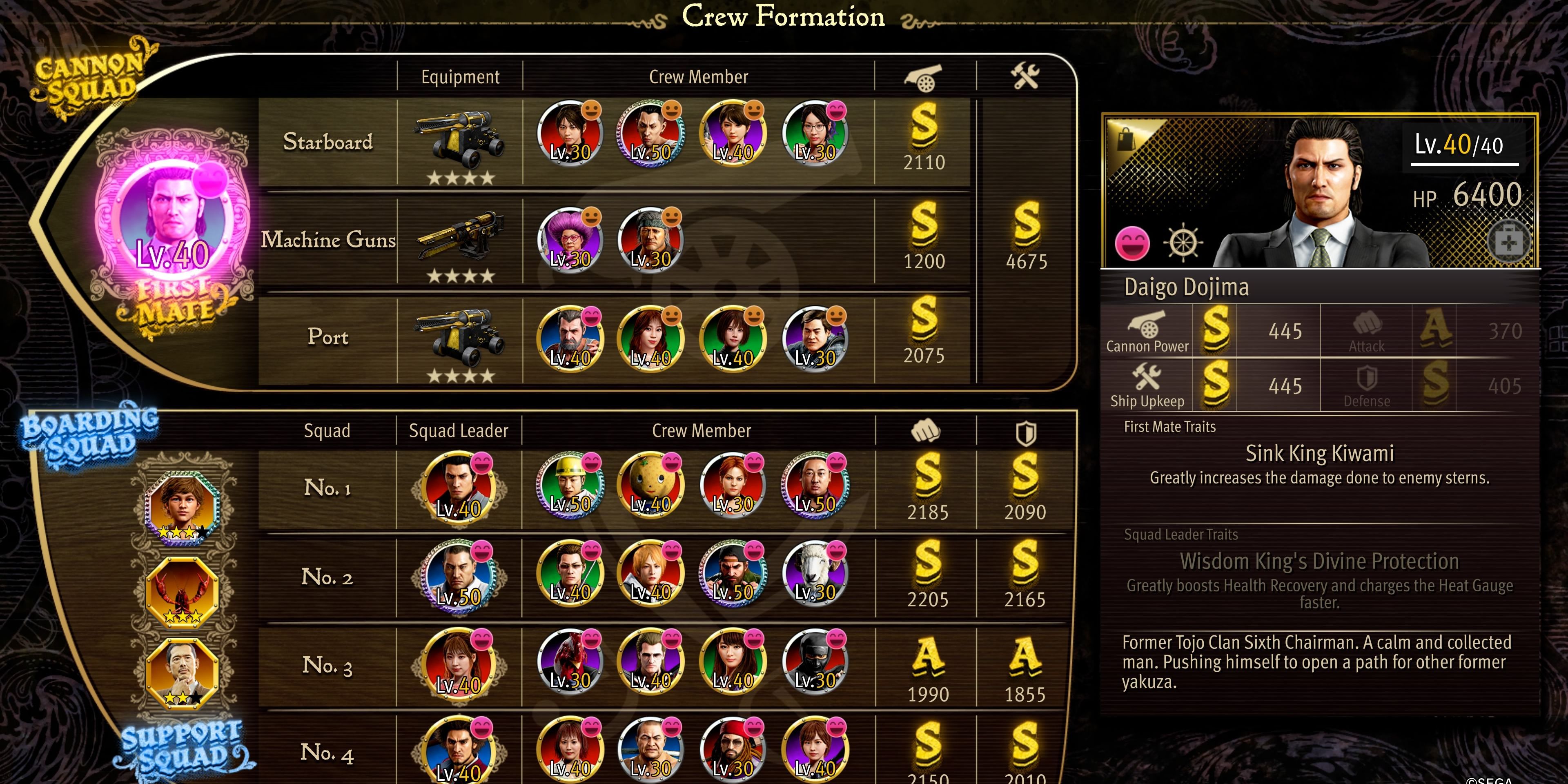This screenshot has width=1568, height=784.
Task: Select the First Mate Daigo Dojima portrait
Action: pyautogui.click(x=173, y=219)
